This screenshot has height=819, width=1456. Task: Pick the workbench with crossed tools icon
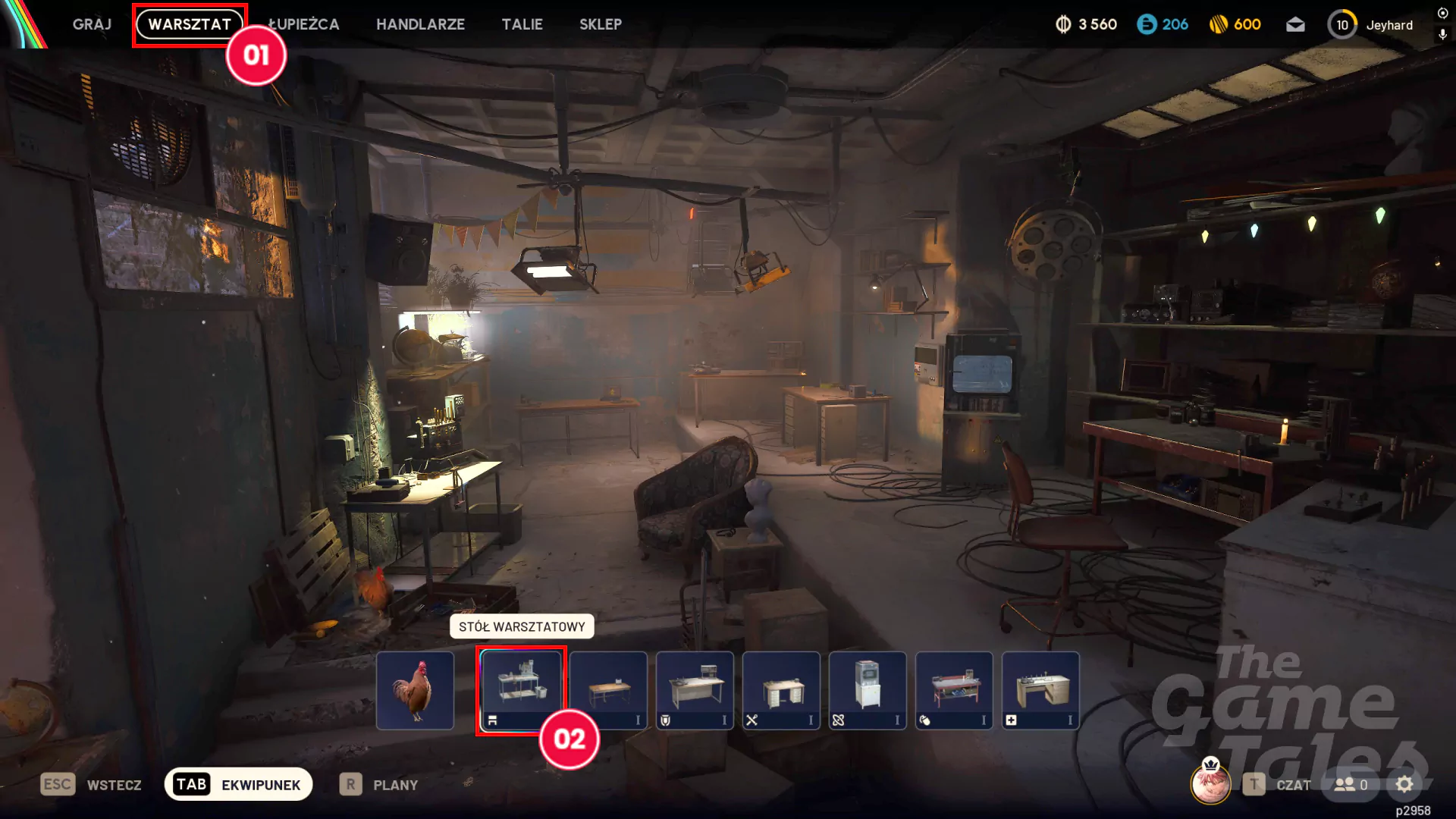click(x=781, y=690)
